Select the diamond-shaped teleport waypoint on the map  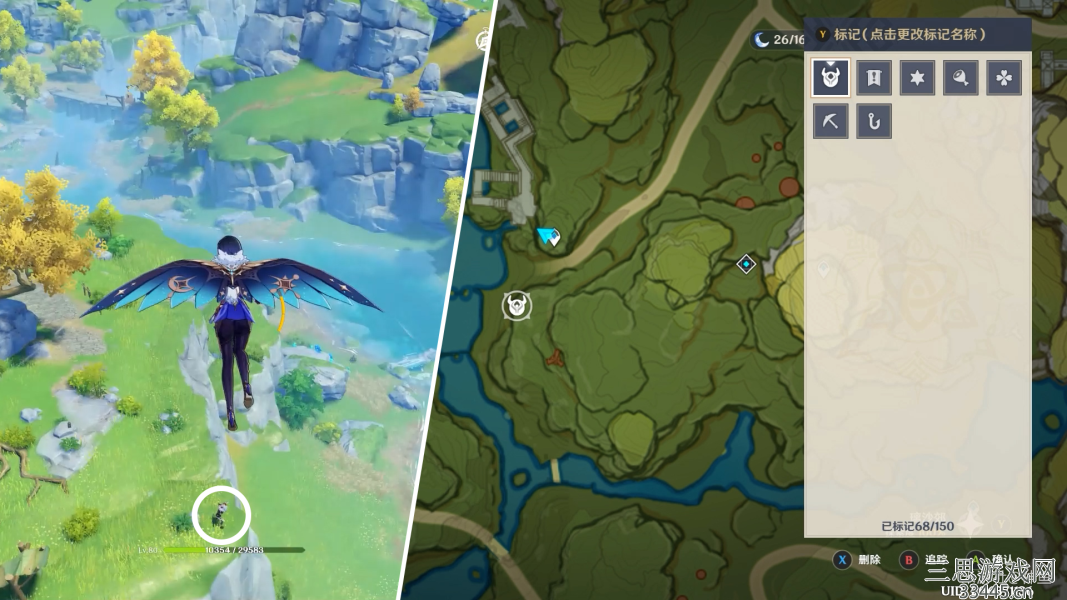click(x=746, y=264)
